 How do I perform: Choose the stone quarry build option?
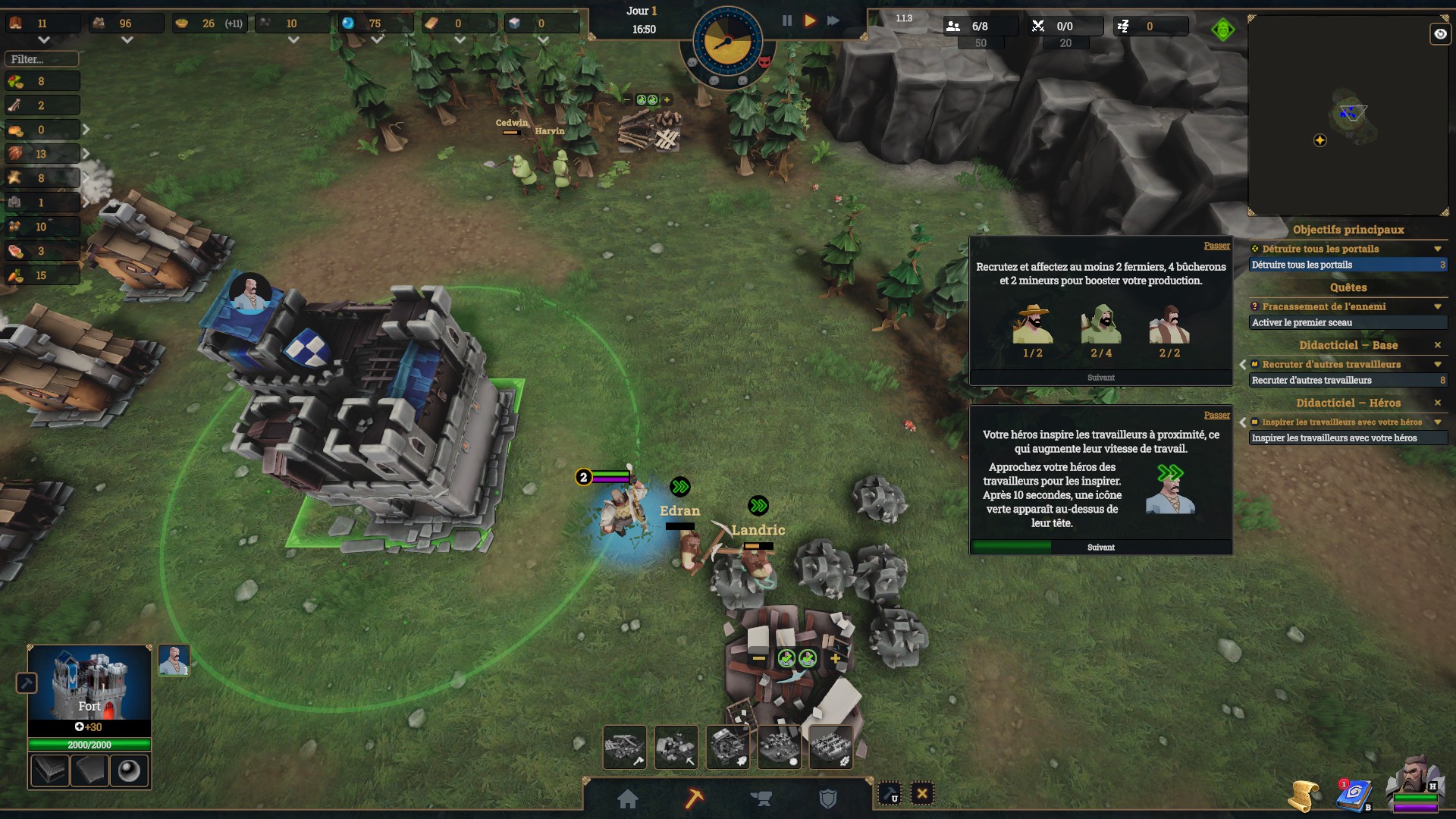coord(676,747)
